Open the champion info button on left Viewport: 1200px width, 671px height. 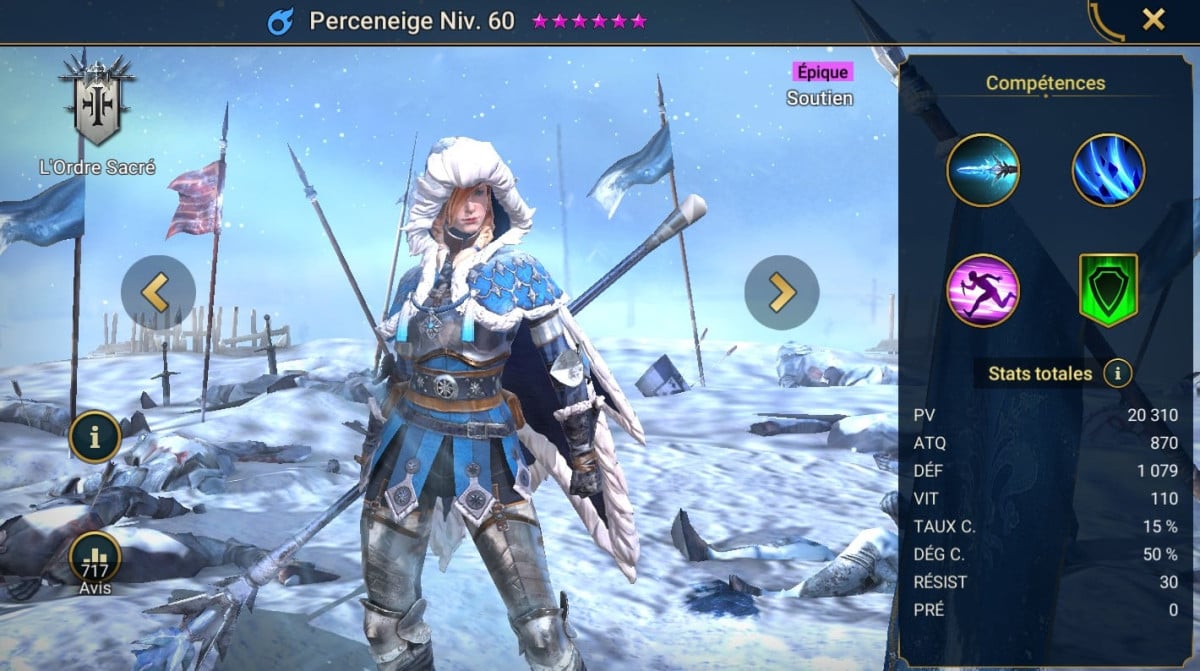click(x=95, y=436)
